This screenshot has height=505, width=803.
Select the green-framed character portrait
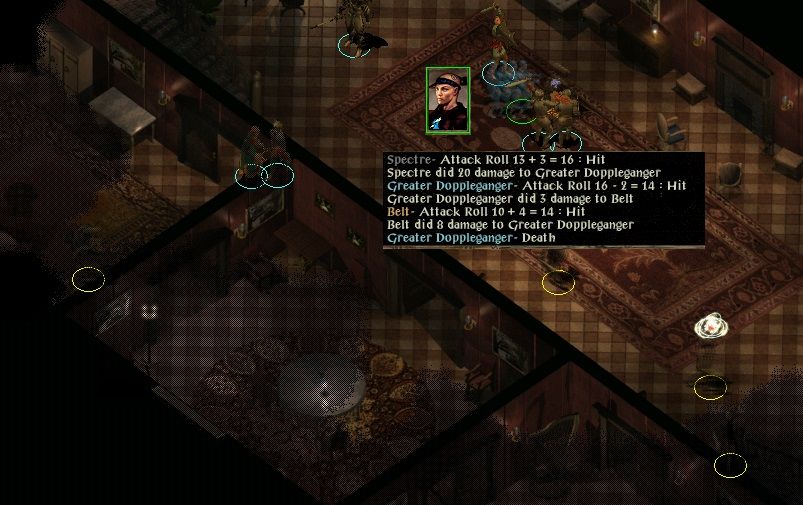click(448, 101)
